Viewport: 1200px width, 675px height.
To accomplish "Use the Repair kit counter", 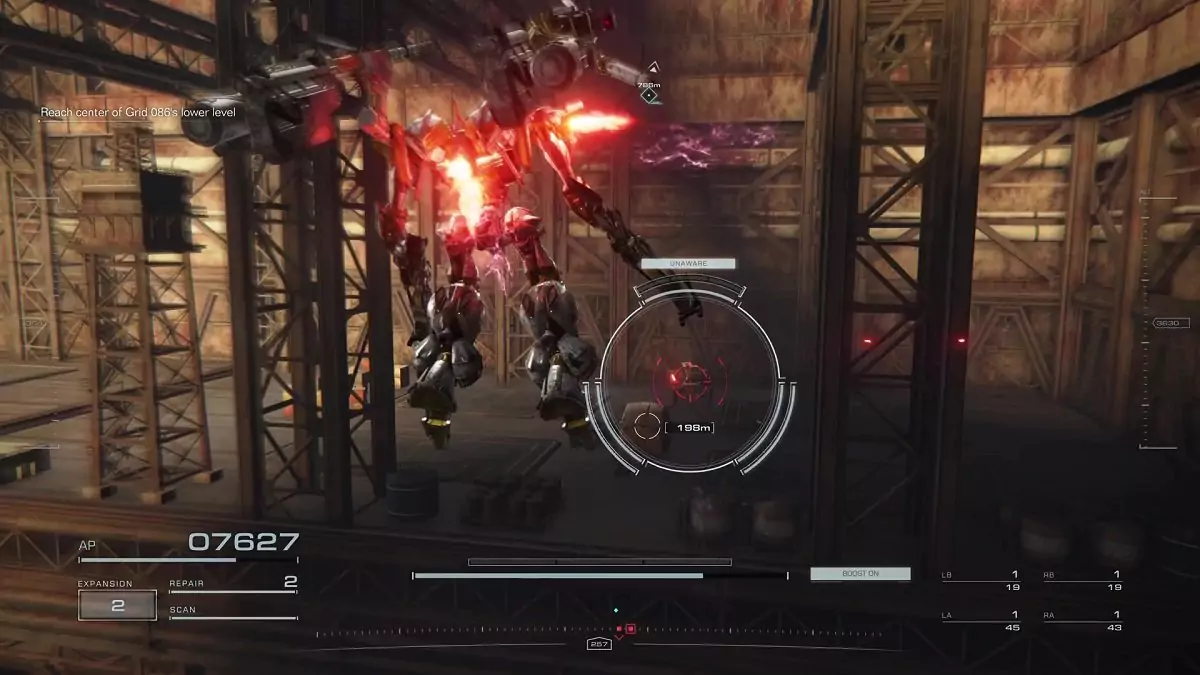I will (233, 583).
